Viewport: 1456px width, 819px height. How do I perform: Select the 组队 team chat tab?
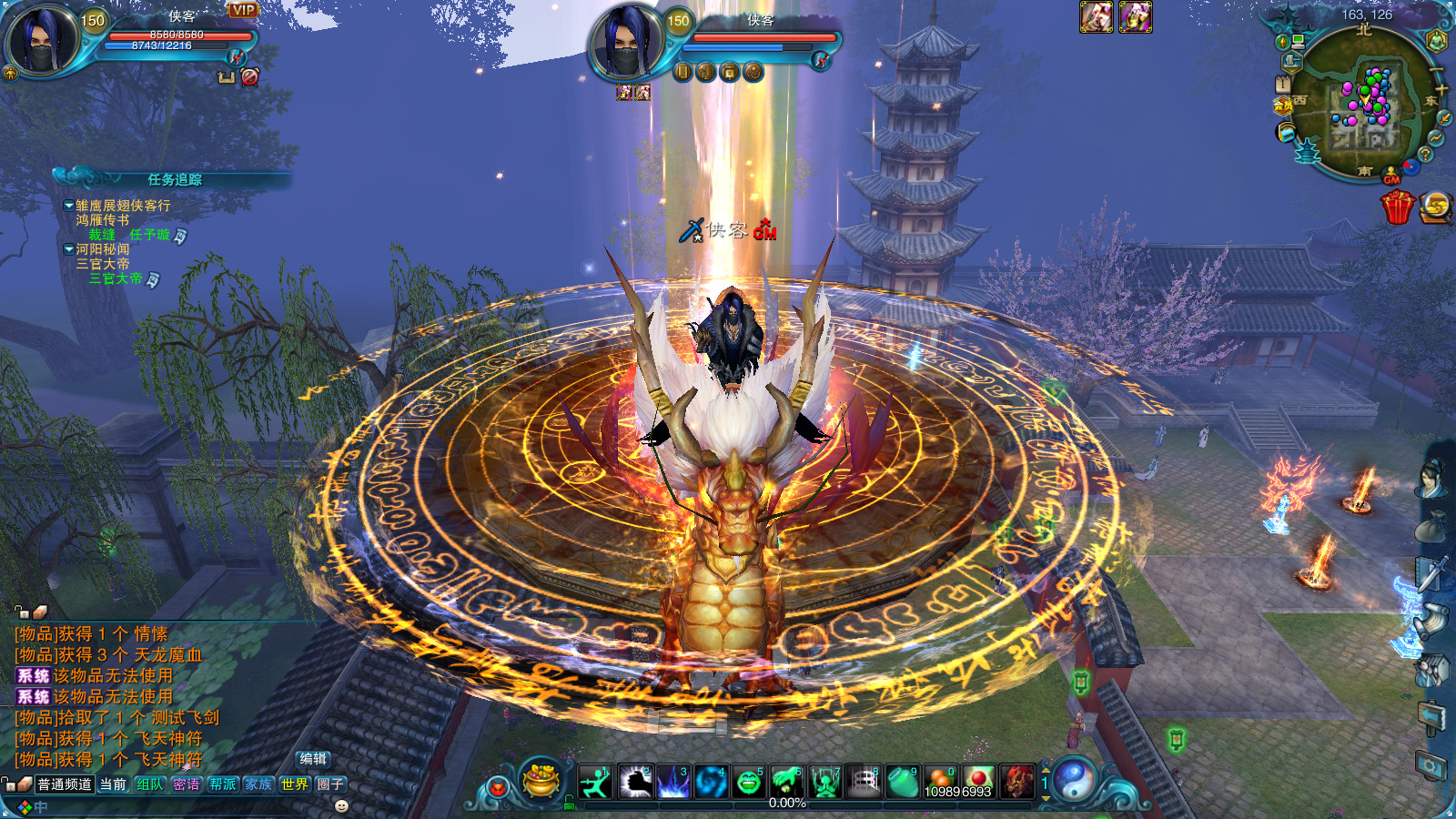point(149,784)
